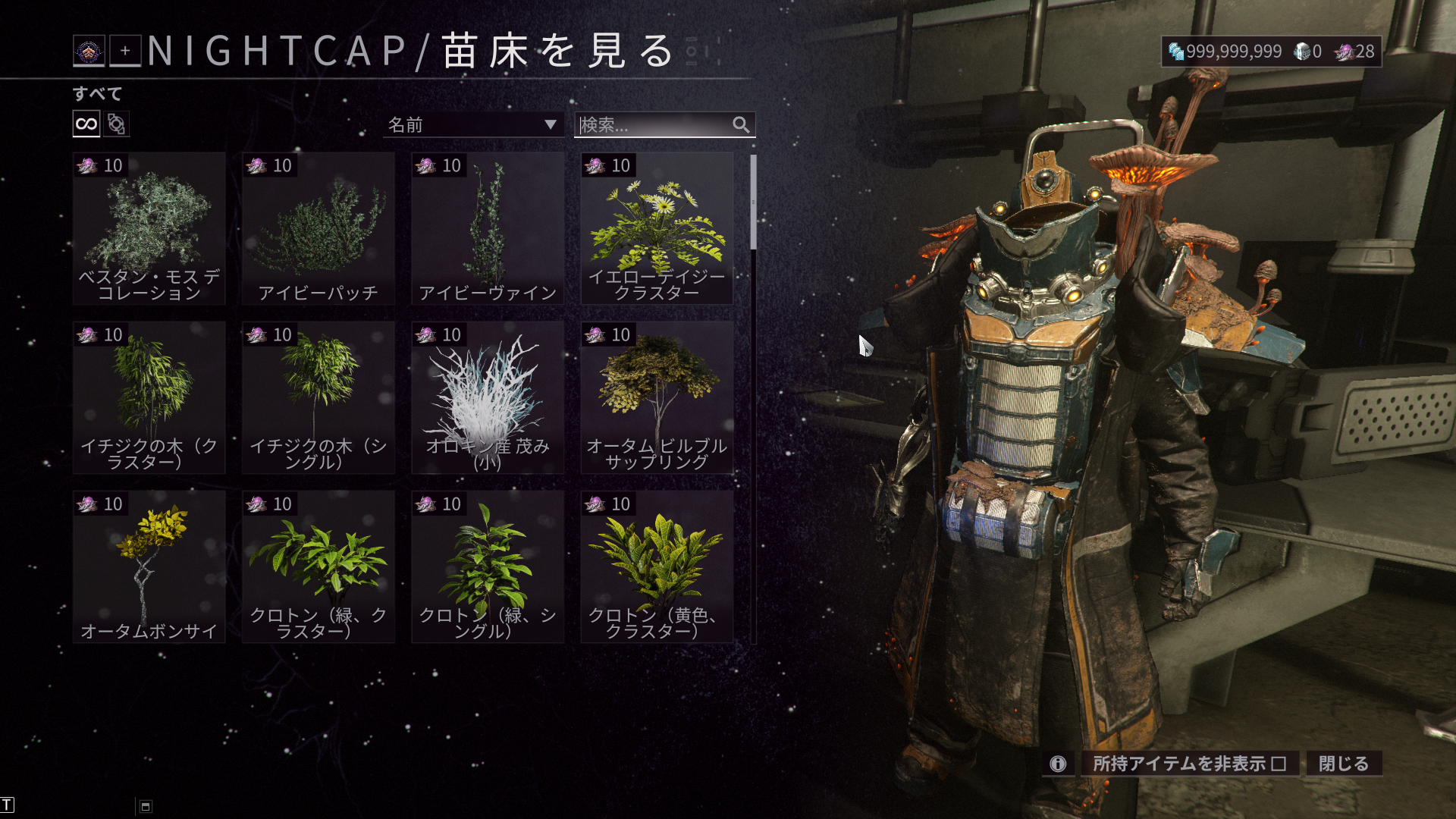
Task: Click the plus button beside the Nightcap emblem
Action: pyautogui.click(x=125, y=51)
